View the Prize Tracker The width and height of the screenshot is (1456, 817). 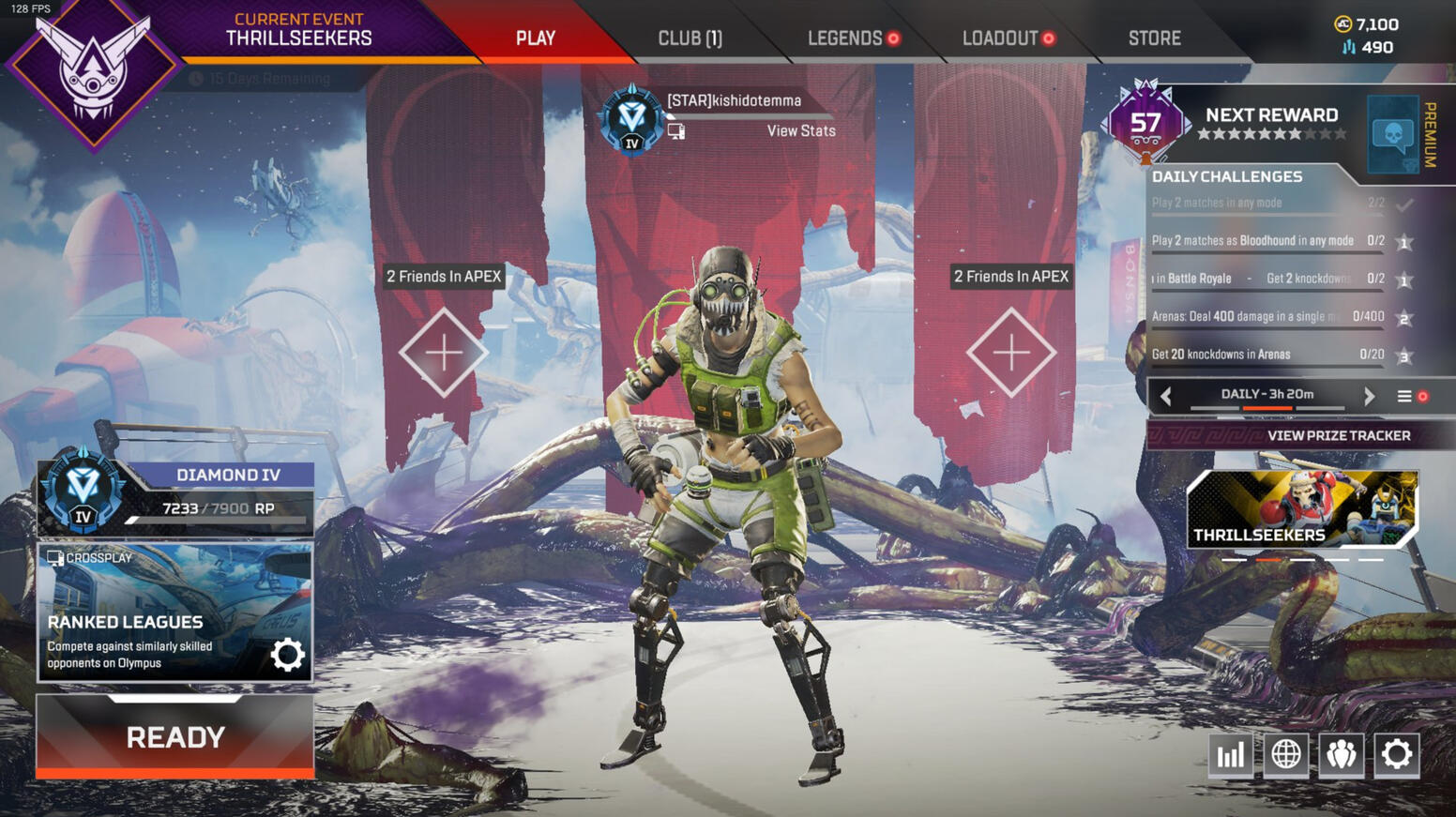click(1338, 435)
